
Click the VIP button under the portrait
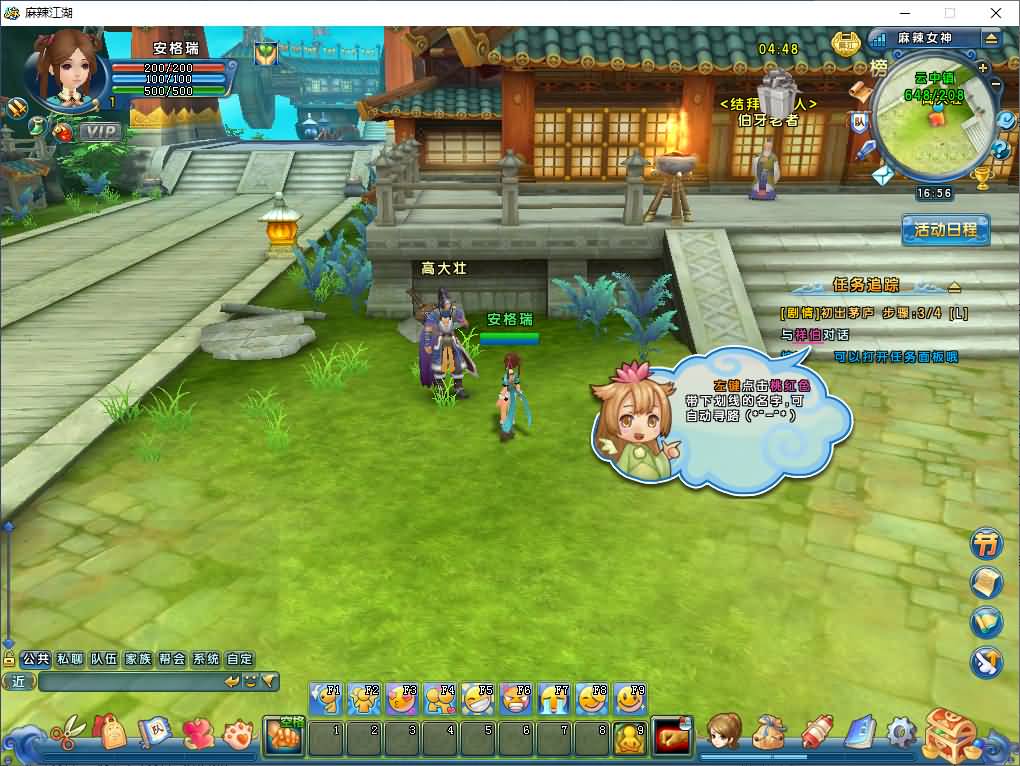pyautogui.click(x=99, y=131)
